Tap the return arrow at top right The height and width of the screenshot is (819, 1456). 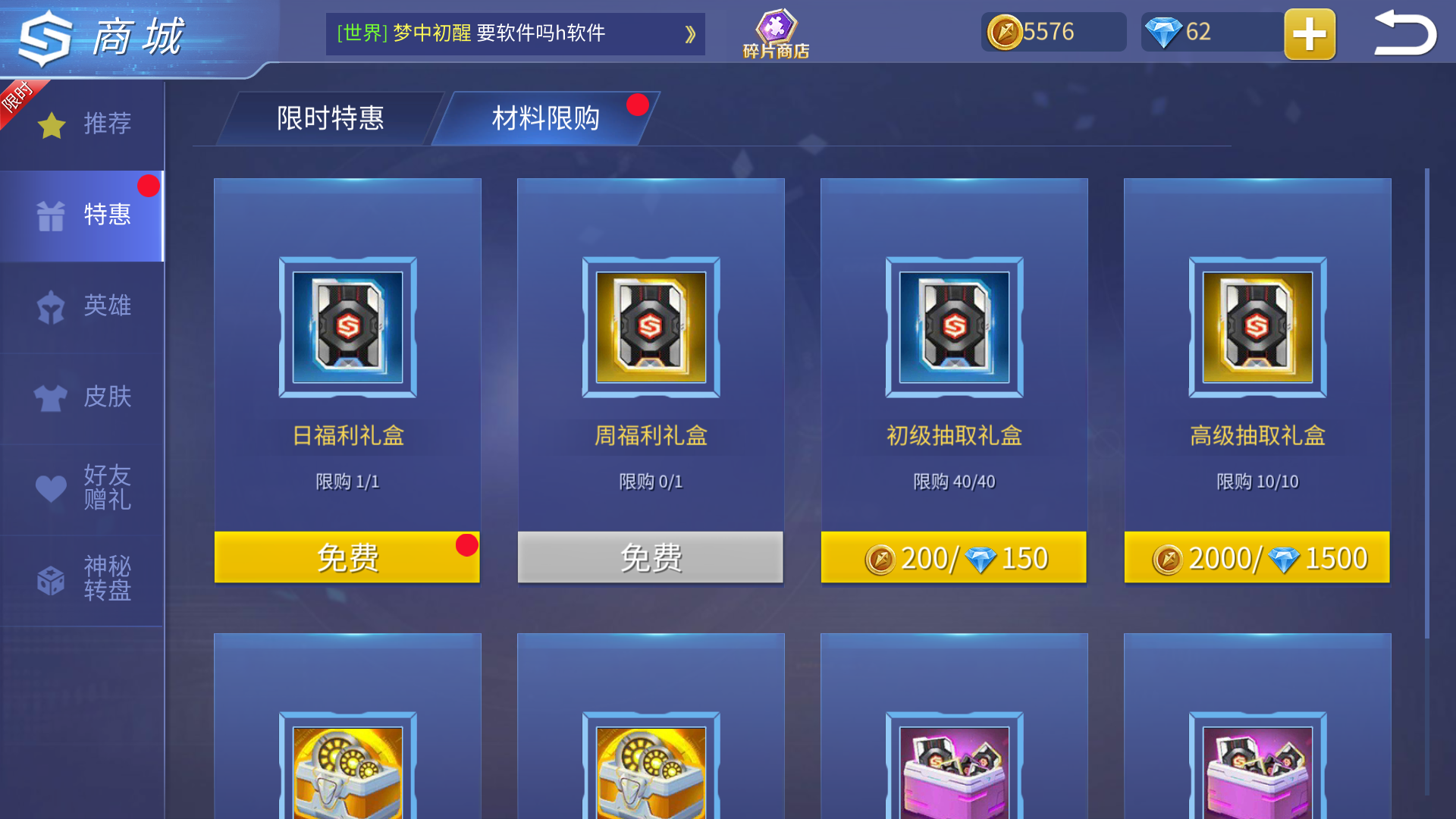(x=1404, y=33)
